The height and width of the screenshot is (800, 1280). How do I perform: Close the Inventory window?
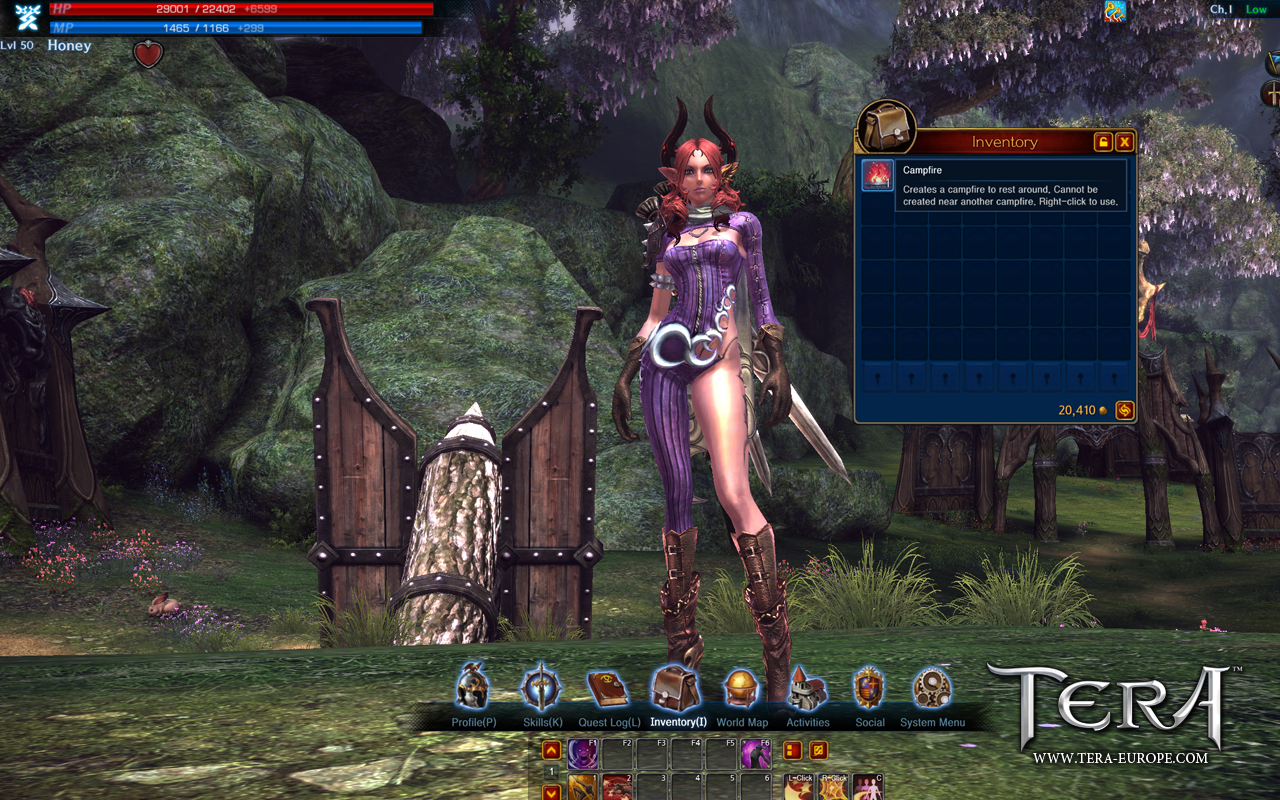pos(1125,142)
